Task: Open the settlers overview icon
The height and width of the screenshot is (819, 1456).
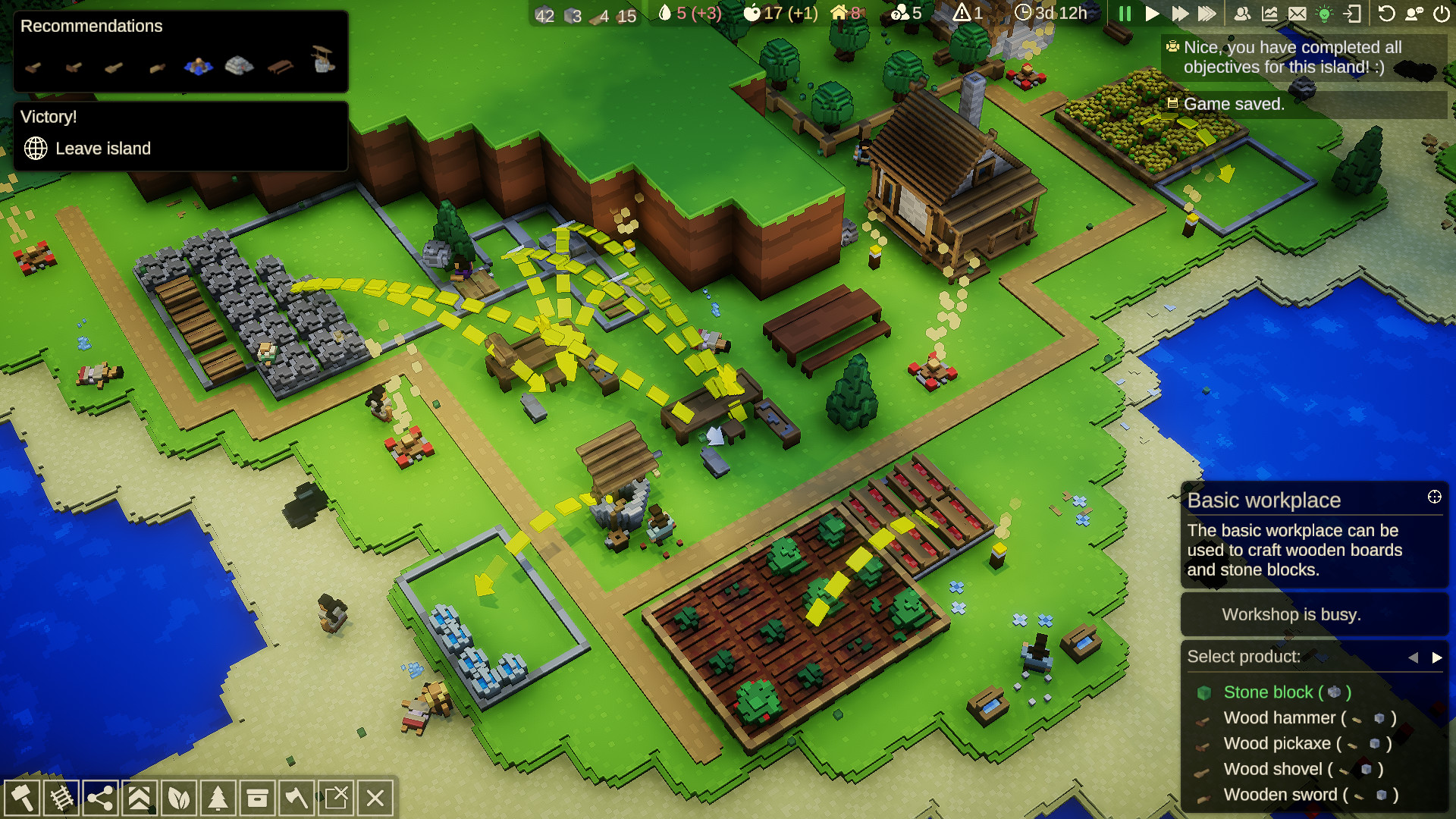Action: point(1242,14)
